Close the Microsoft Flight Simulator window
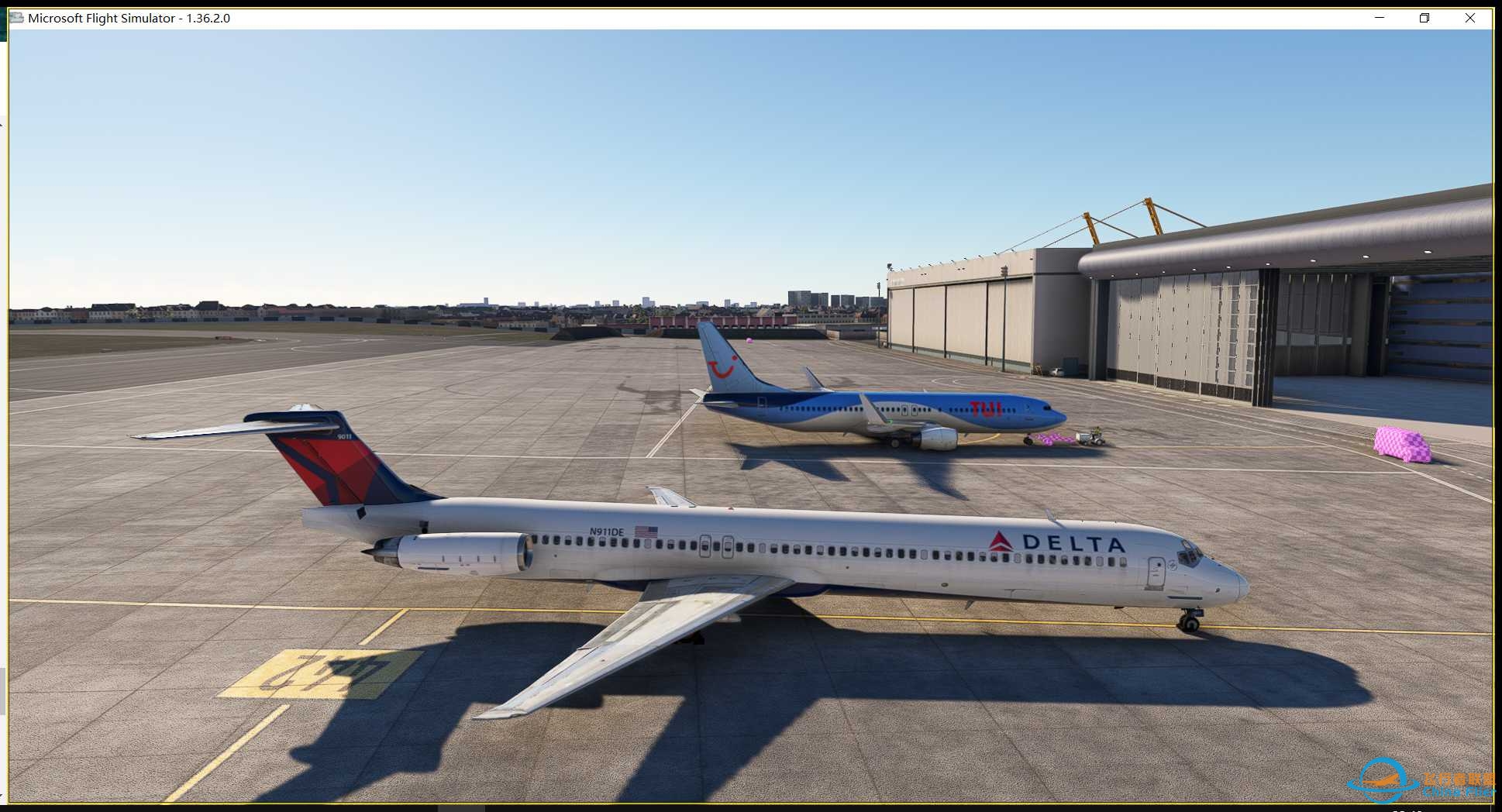Image resolution: width=1502 pixels, height=812 pixels. pyautogui.click(x=1470, y=17)
